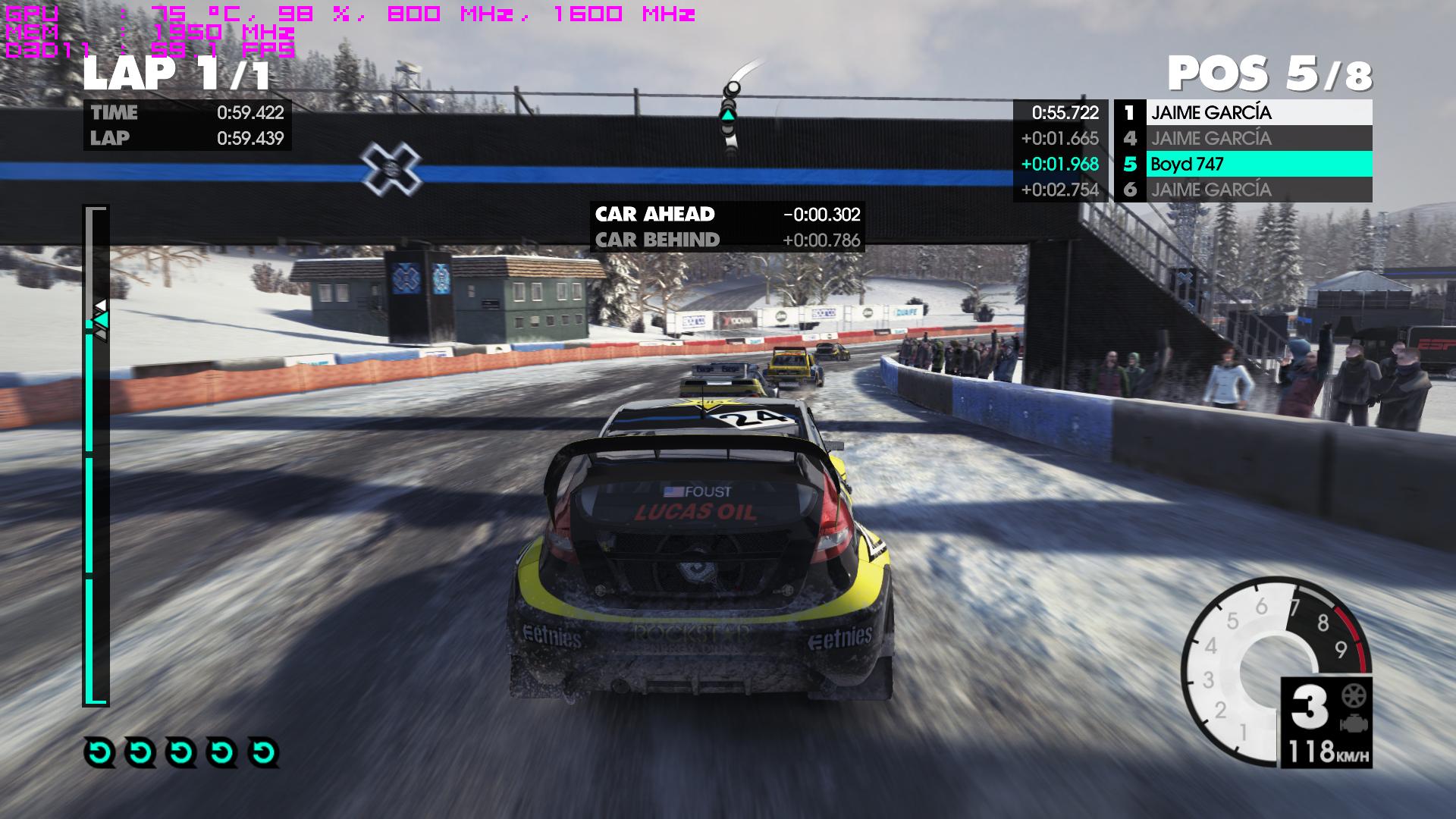Click the engine damage indicator icon
1456x819 pixels.
pyautogui.click(x=1353, y=723)
